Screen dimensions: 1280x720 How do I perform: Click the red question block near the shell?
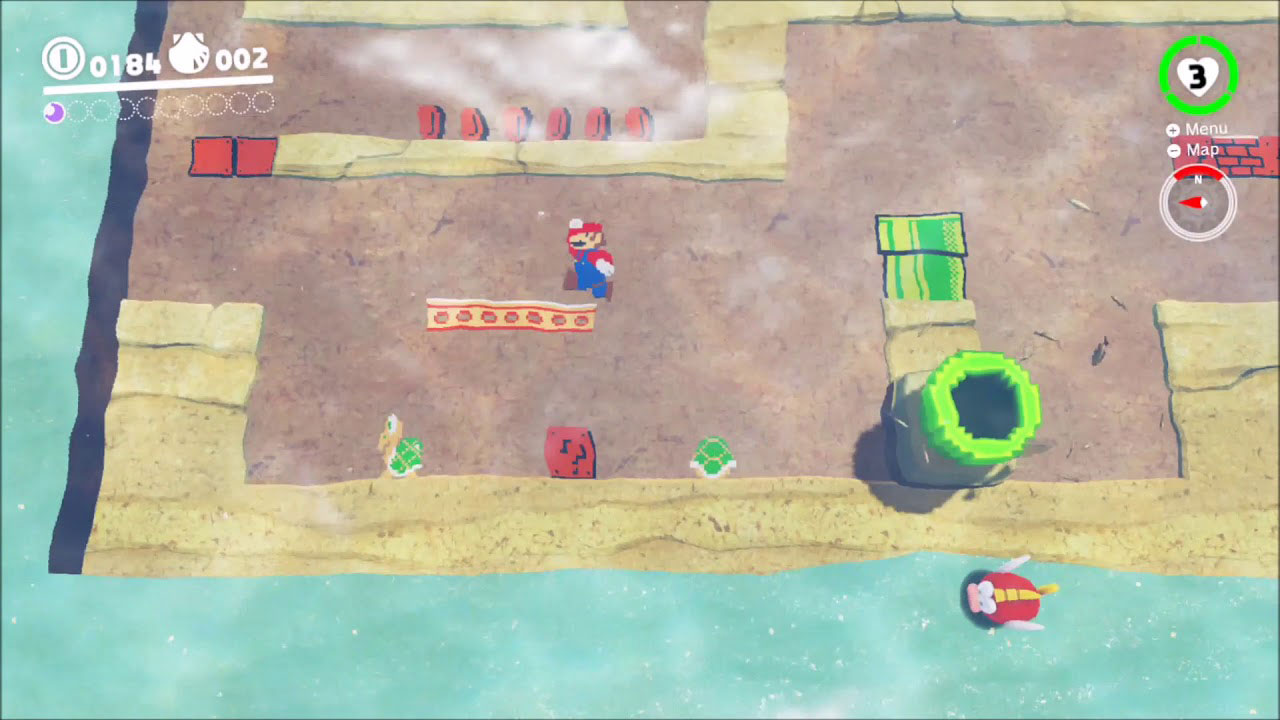[x=568, y=450]
